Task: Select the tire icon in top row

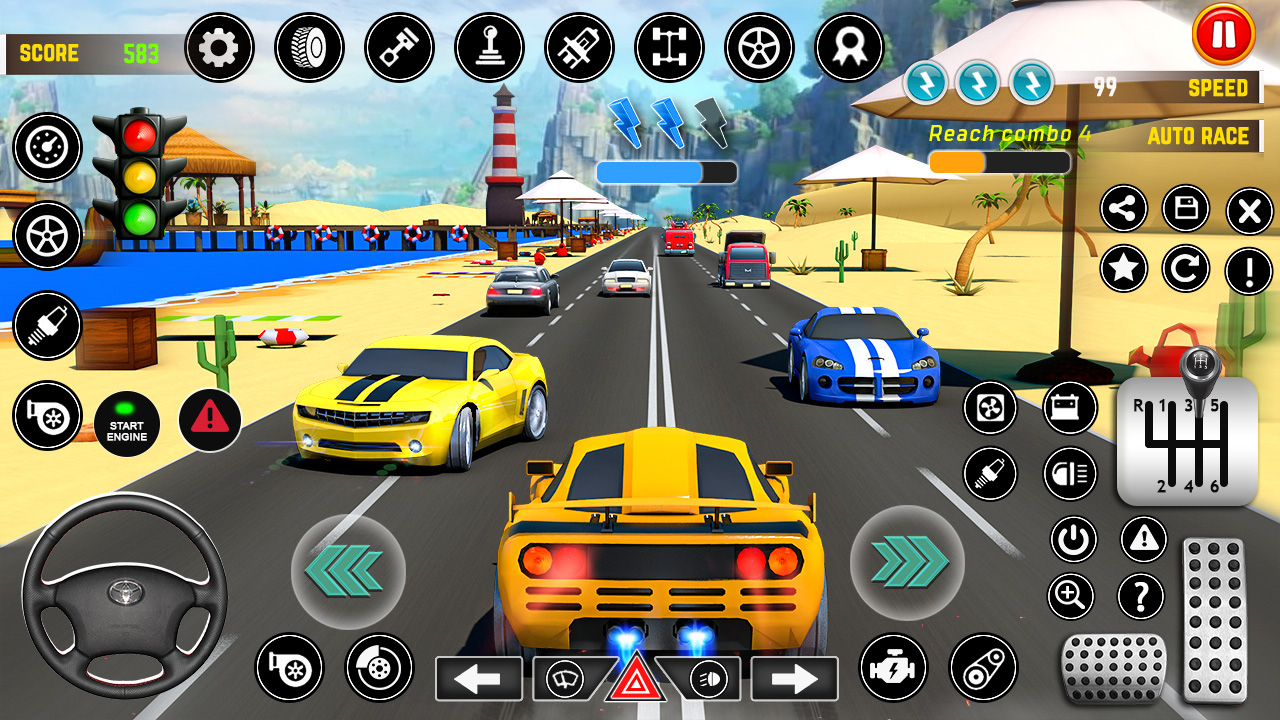Action: tap(310, 47)
